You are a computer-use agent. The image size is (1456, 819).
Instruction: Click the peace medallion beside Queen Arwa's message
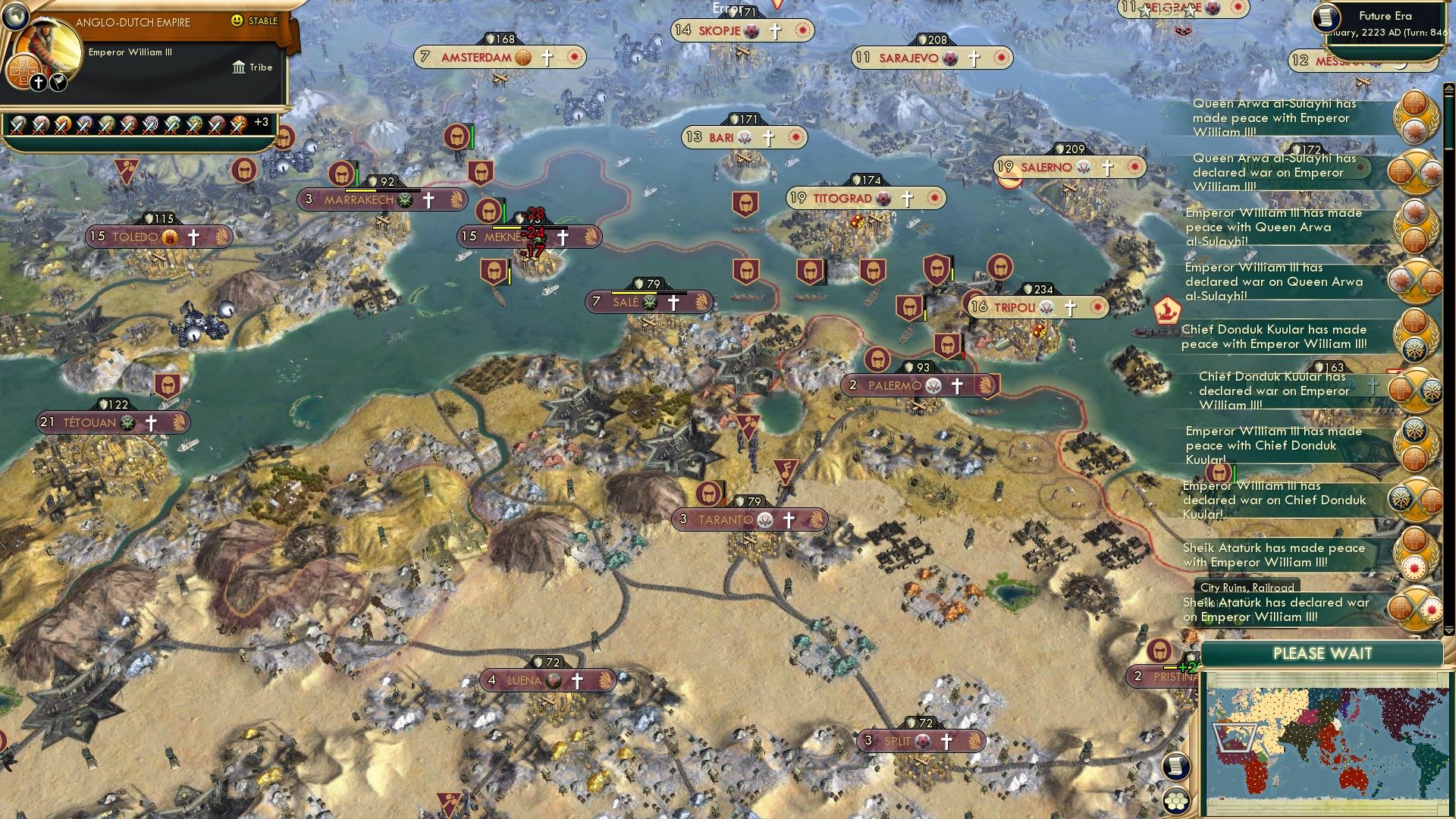coord(1415,118)
